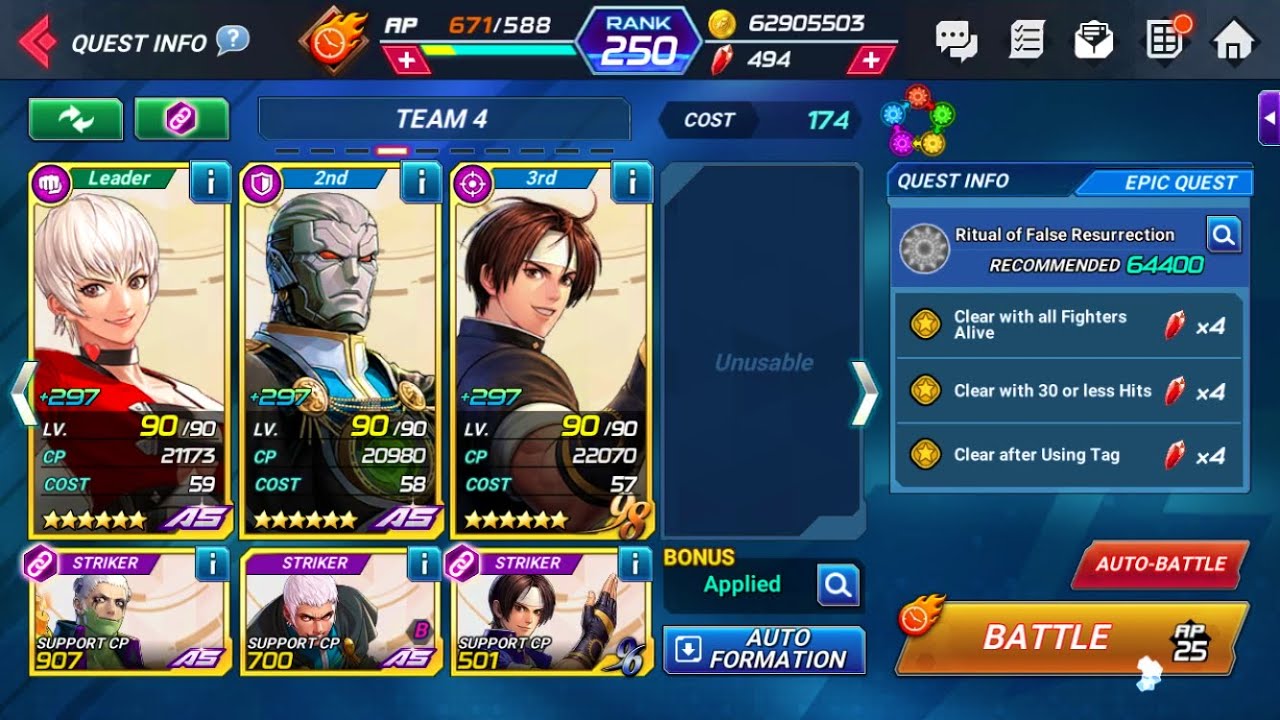1280x720 pixels.
Task: Inspect the BONUS Applied magnifier button
Action: click(x=838, y=585)
